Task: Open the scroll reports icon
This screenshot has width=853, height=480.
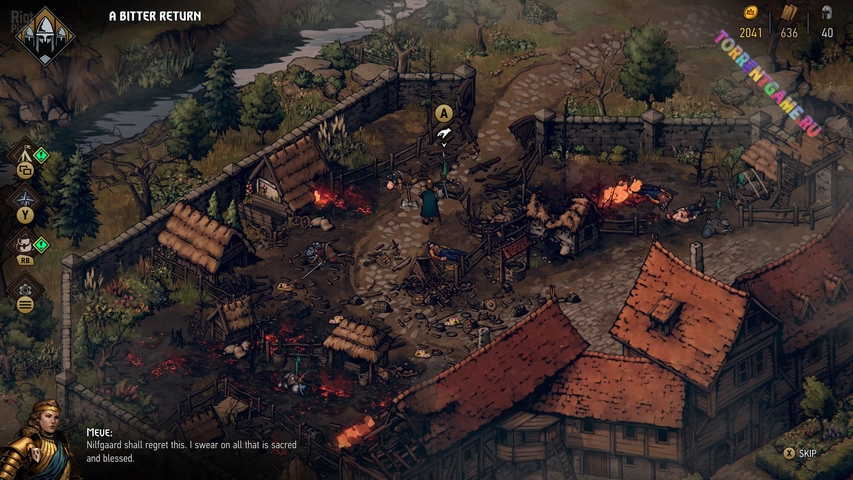Action: (25, 243)
